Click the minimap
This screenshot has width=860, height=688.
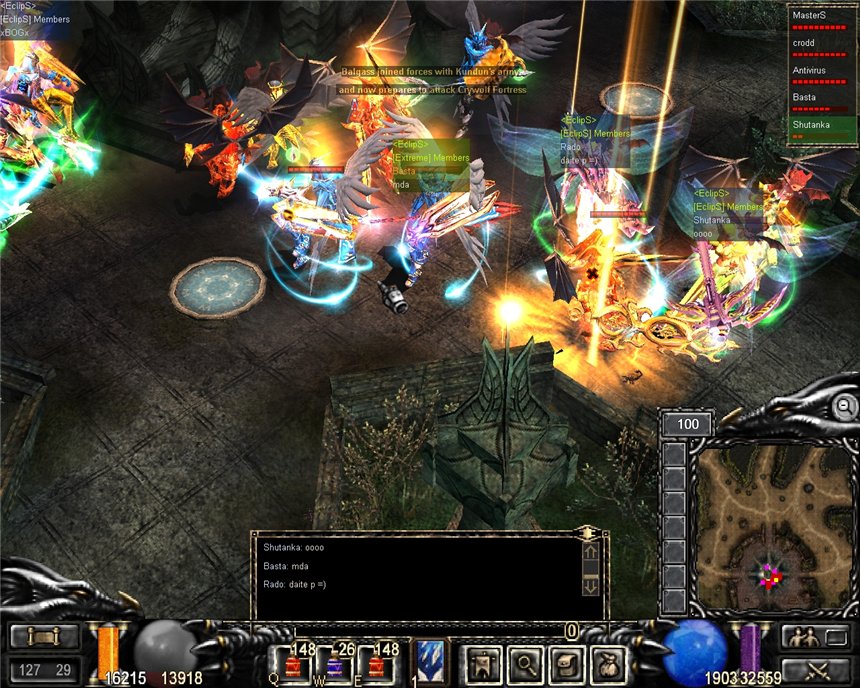point(769,527)
